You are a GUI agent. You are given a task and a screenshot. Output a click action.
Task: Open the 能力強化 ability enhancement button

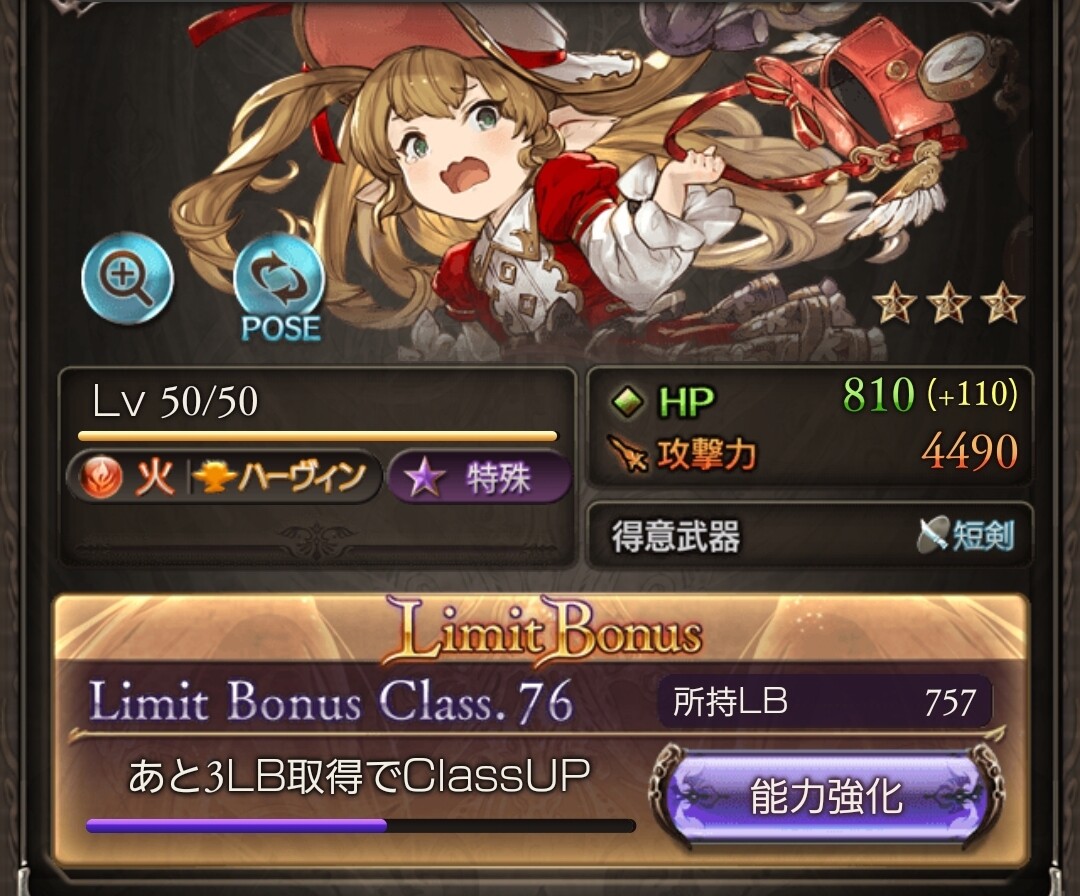tap(826, 797)
